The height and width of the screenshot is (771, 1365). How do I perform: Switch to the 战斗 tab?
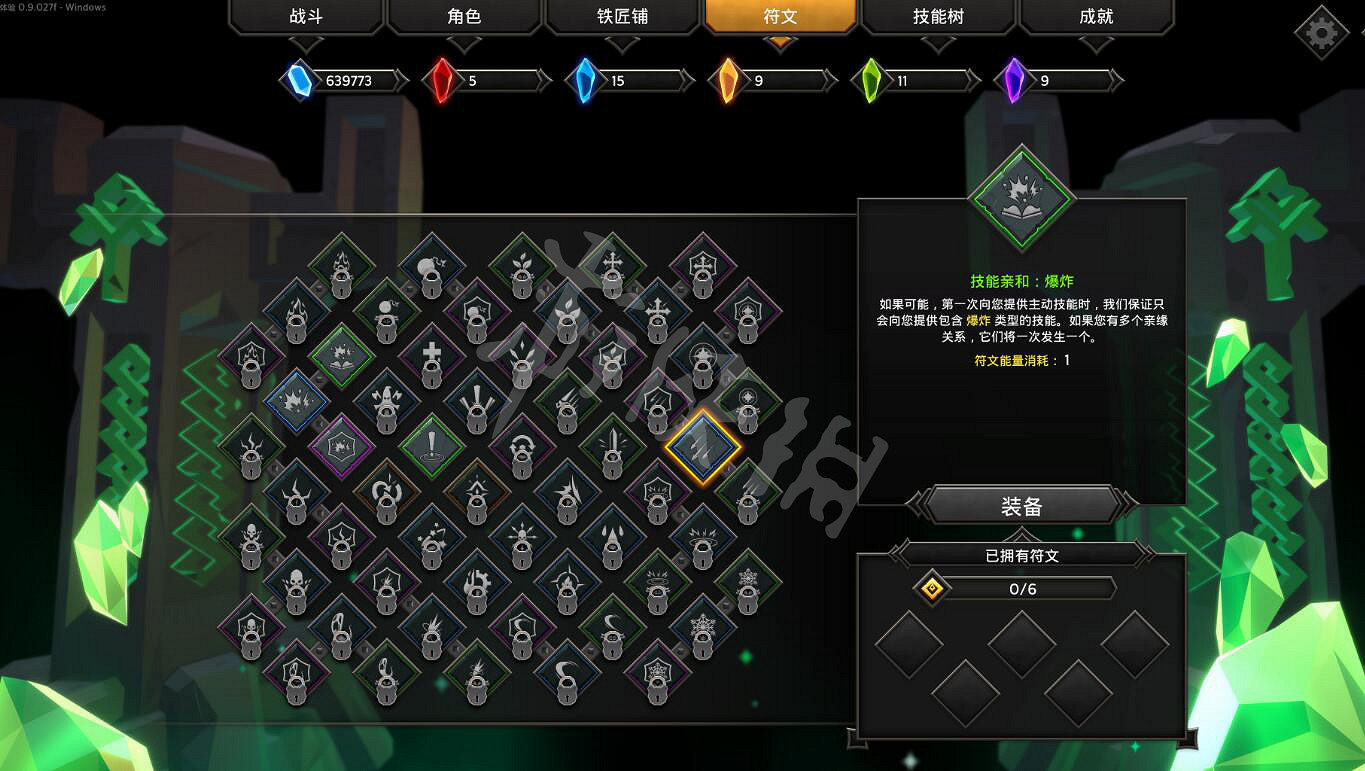click(306, 17)
